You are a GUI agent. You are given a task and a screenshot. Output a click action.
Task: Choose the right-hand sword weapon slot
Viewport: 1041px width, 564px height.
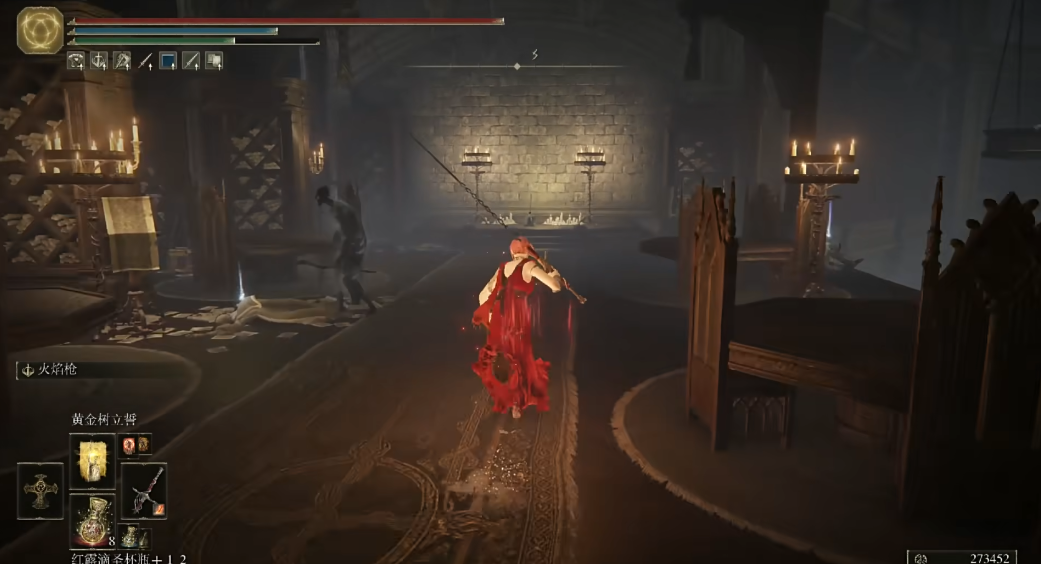point(143,490)
